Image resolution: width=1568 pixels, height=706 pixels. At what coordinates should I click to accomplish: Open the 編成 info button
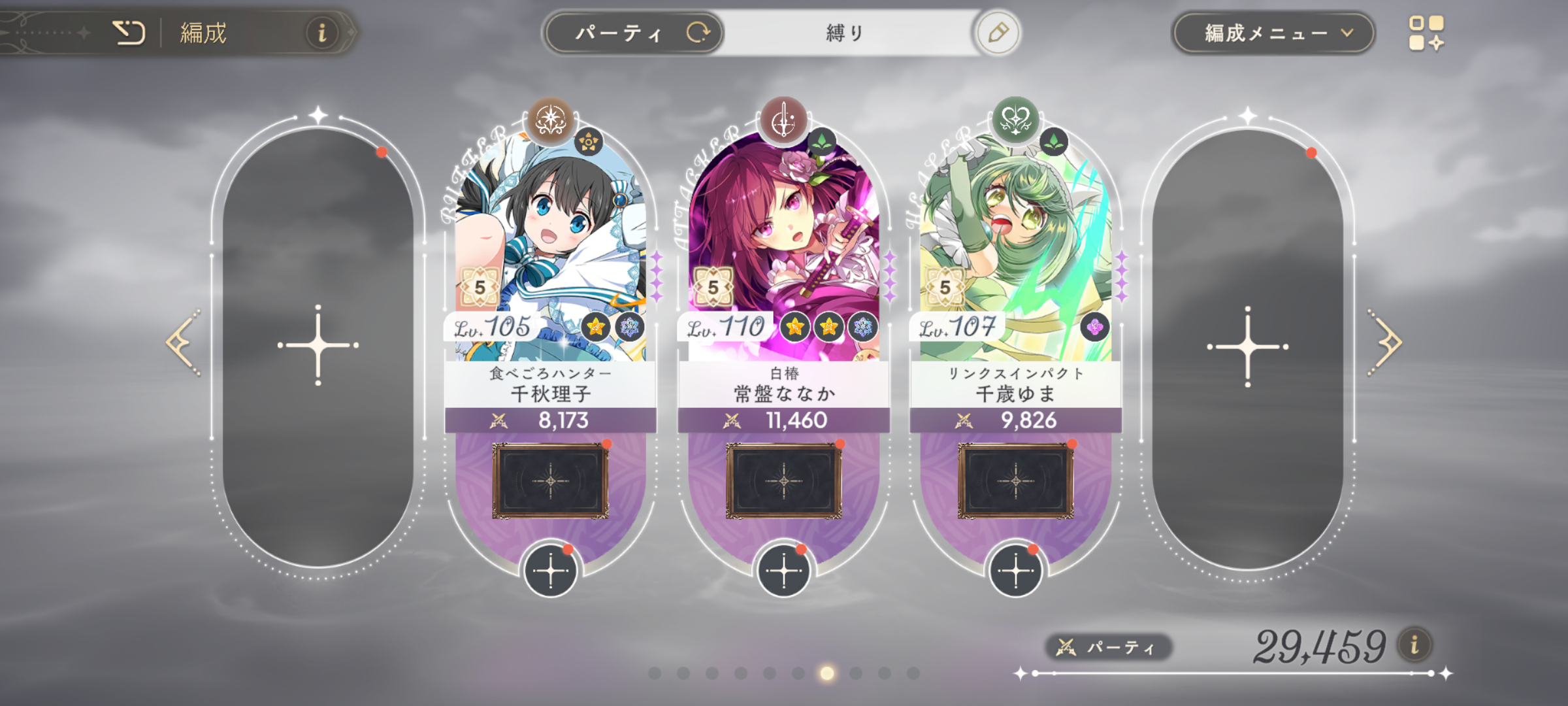(x=321, y=32)
